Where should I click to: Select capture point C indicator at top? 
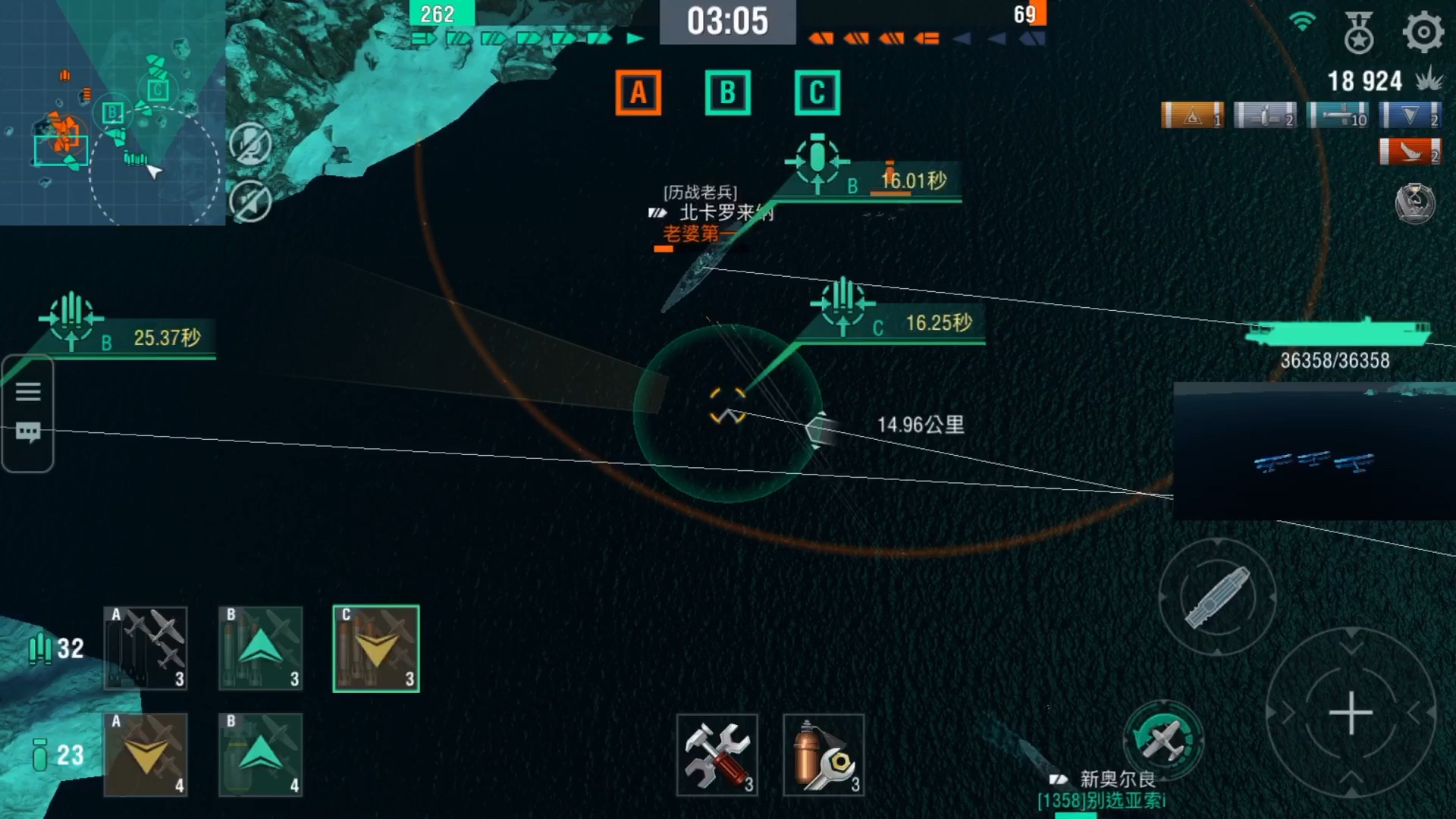coord(816,92)
